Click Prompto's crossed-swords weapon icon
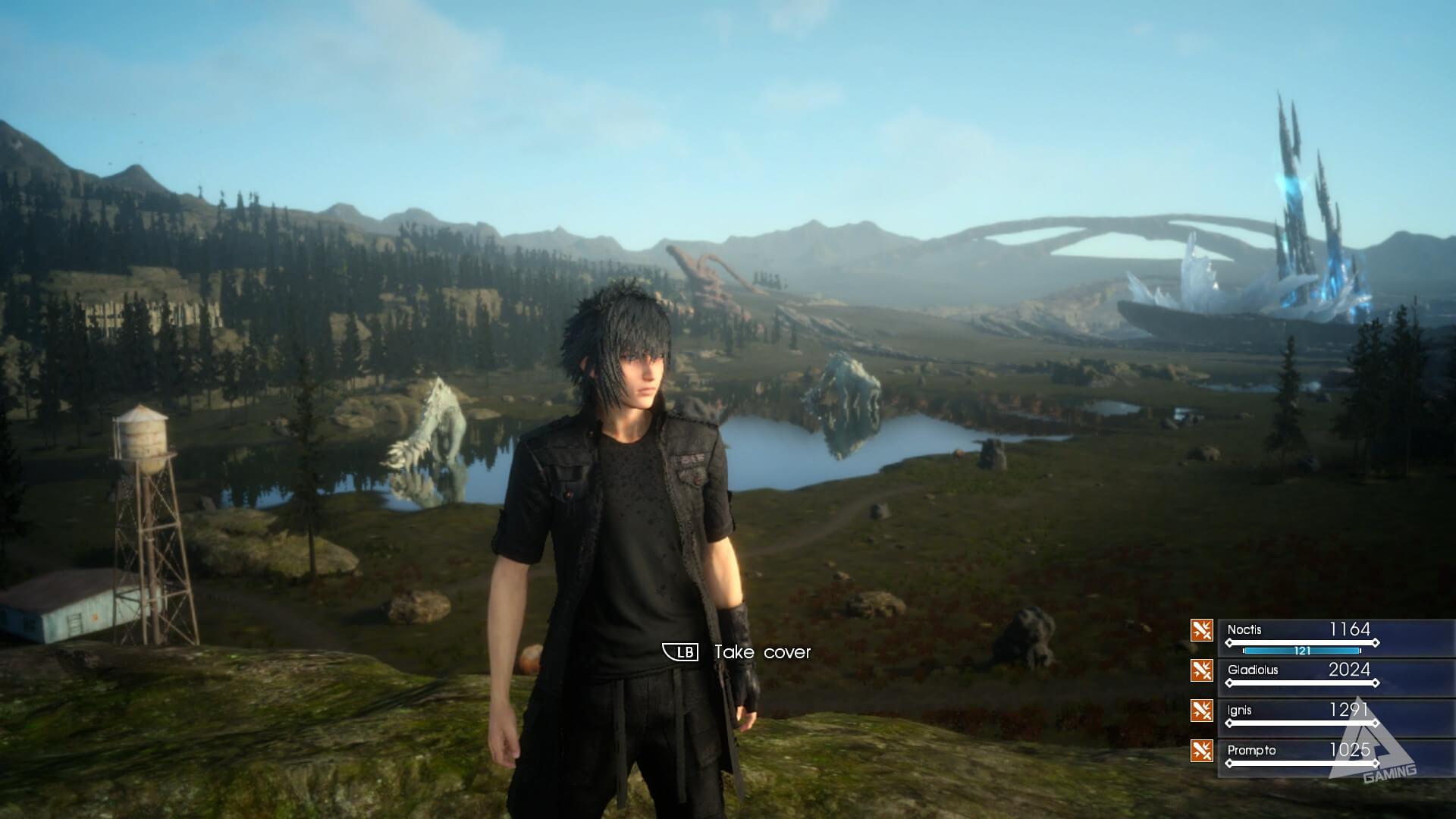 pyautogui.click(x=1201, y=749)
